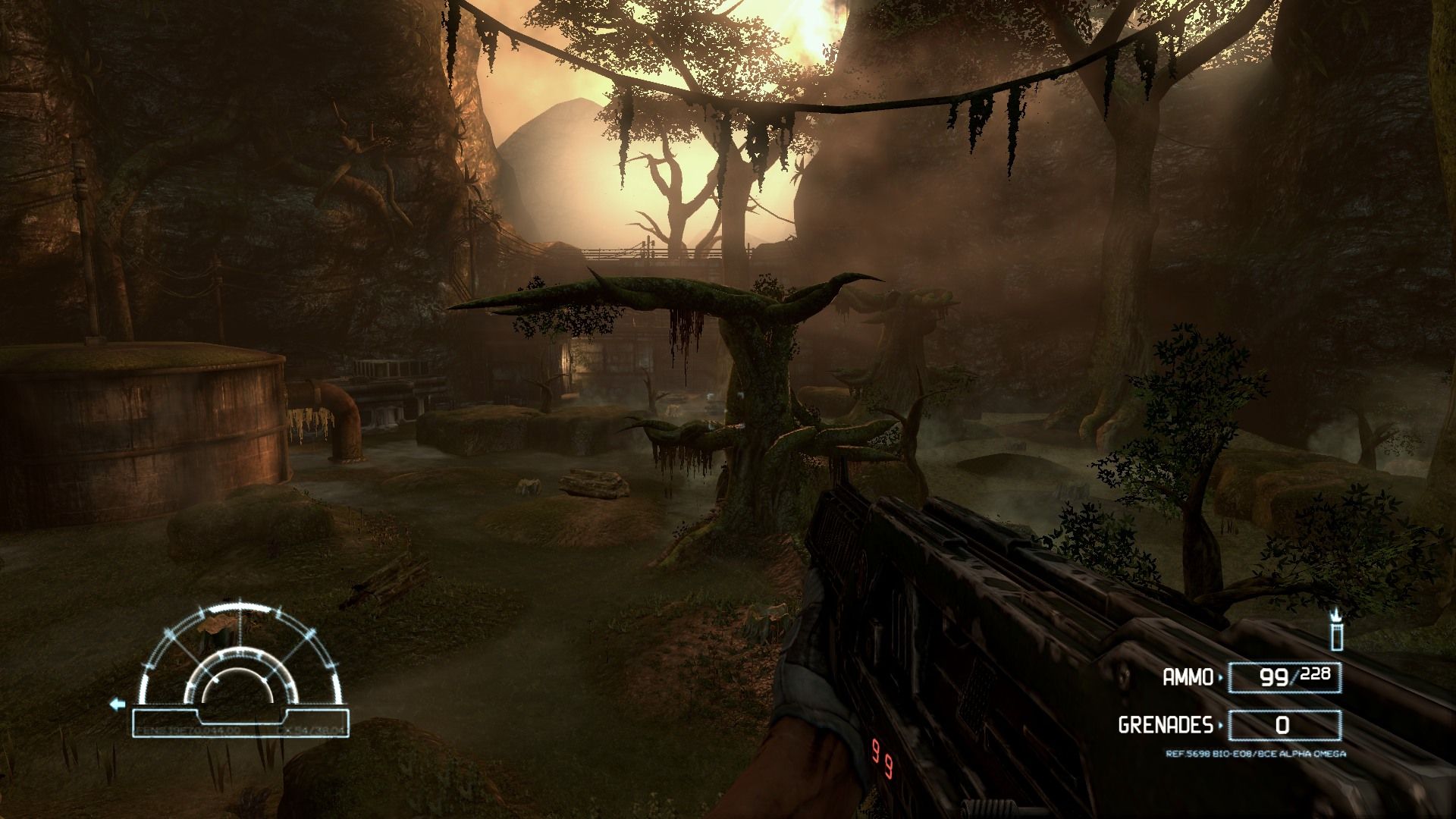1456x819 pixels.
Task: Select the flare icon above the ammo counter
Action: pyautogui.click(x=1336, y=631)
